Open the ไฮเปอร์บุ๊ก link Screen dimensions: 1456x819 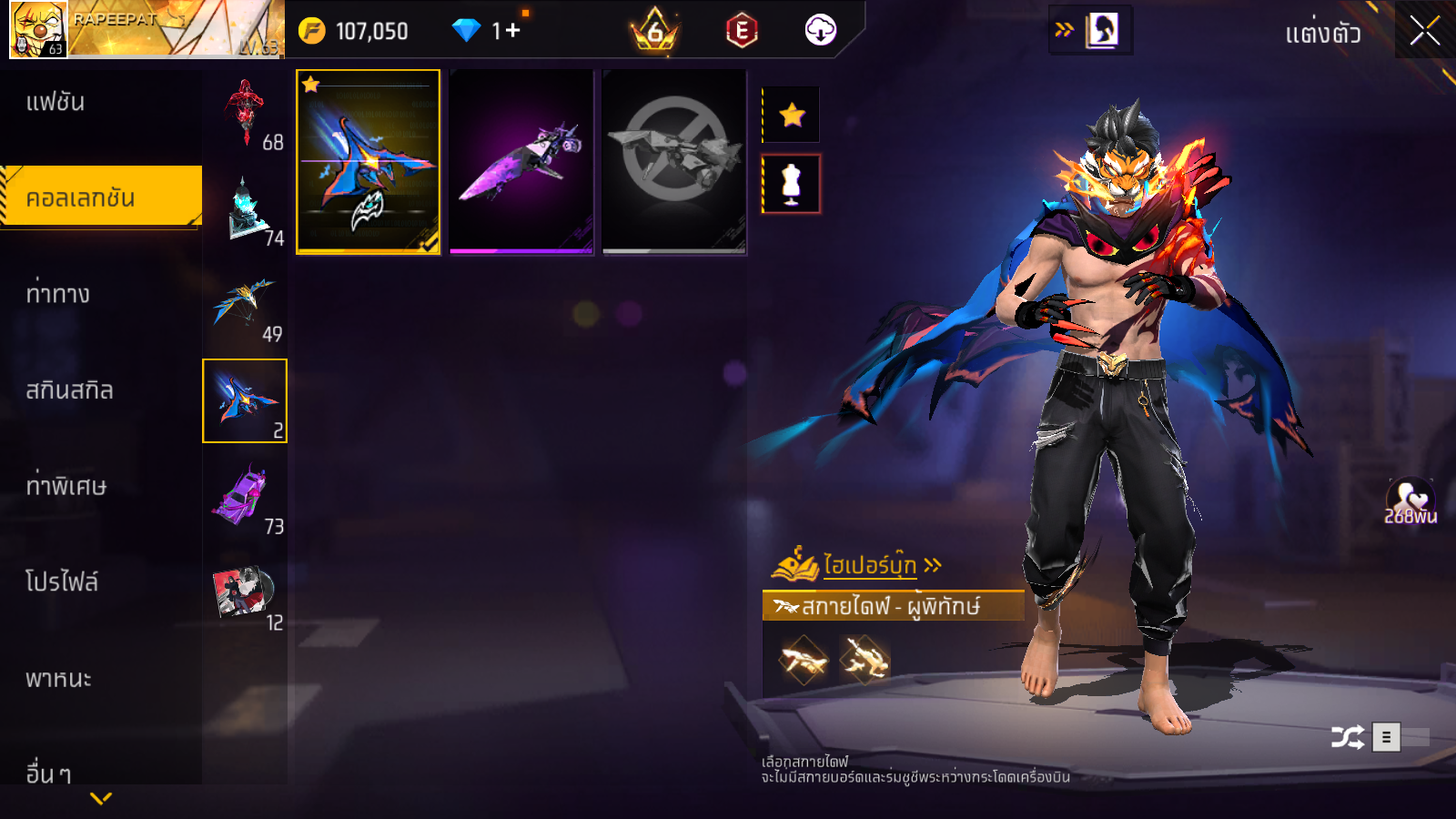[x=869, y=565]
